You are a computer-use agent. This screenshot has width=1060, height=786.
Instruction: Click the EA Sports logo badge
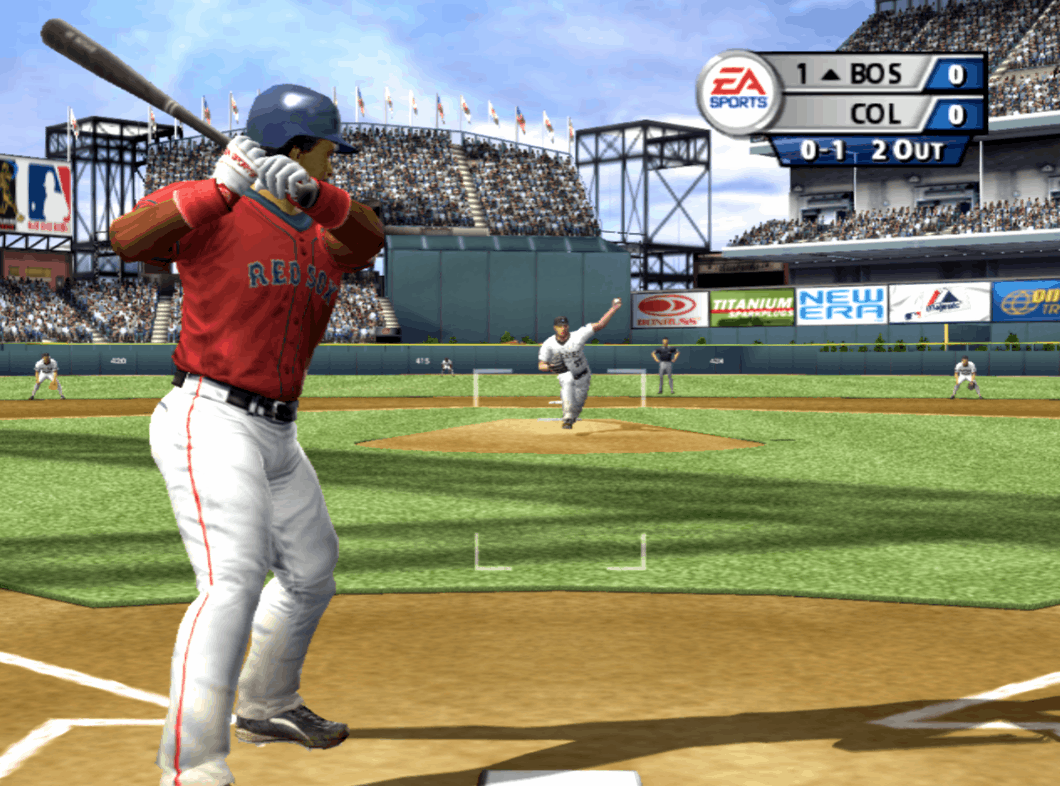tap(739, 92)
